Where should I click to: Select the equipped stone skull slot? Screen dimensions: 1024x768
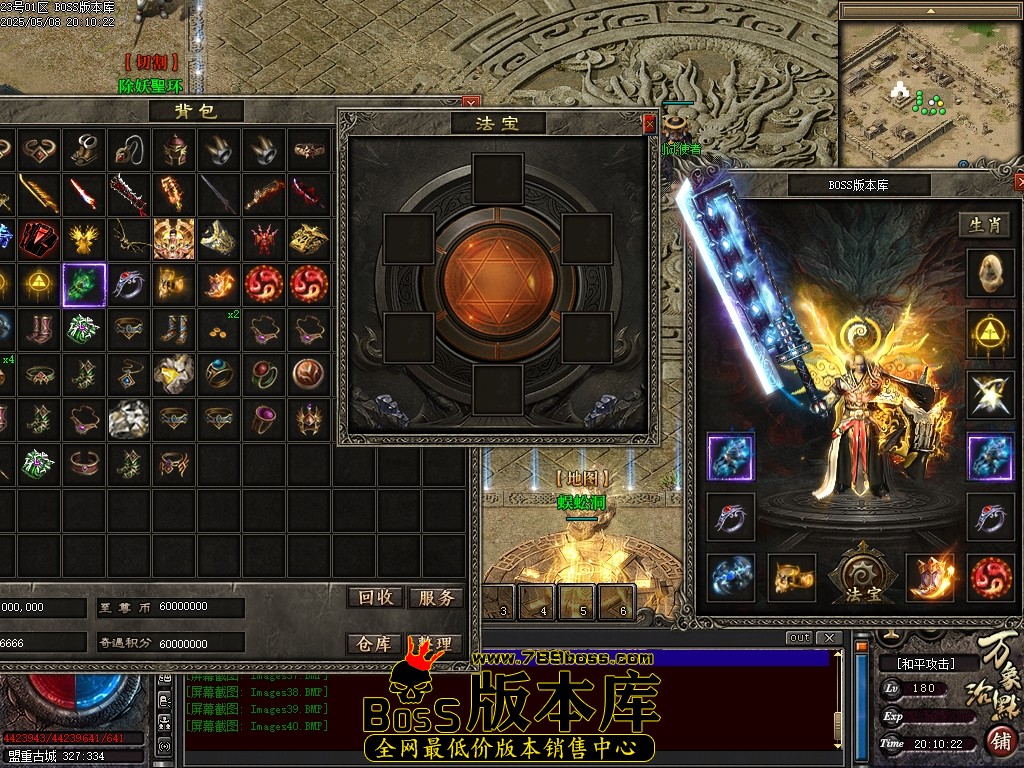tap(990, 273)
